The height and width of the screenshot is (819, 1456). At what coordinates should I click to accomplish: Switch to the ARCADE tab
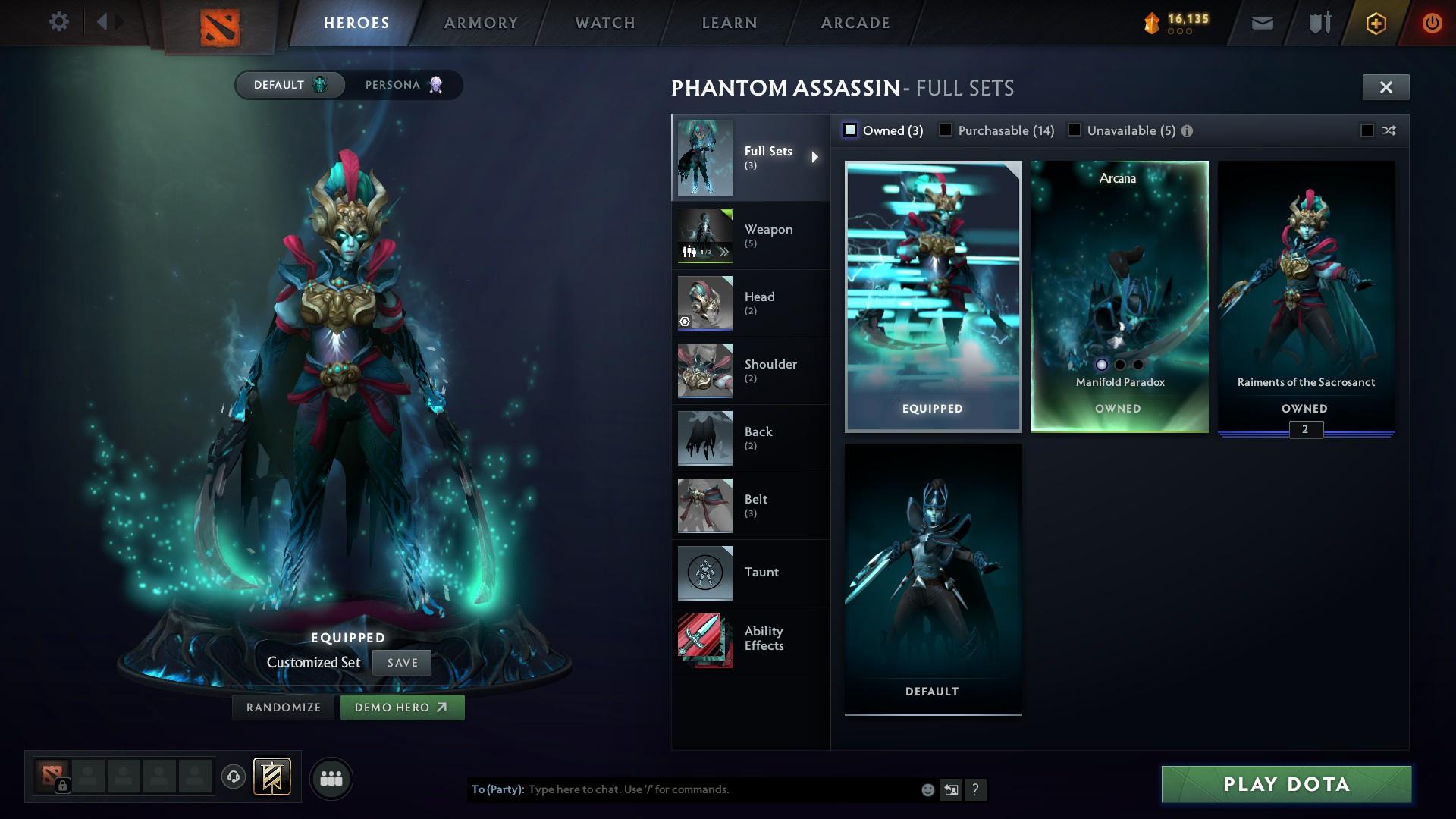tap(854, 22)
